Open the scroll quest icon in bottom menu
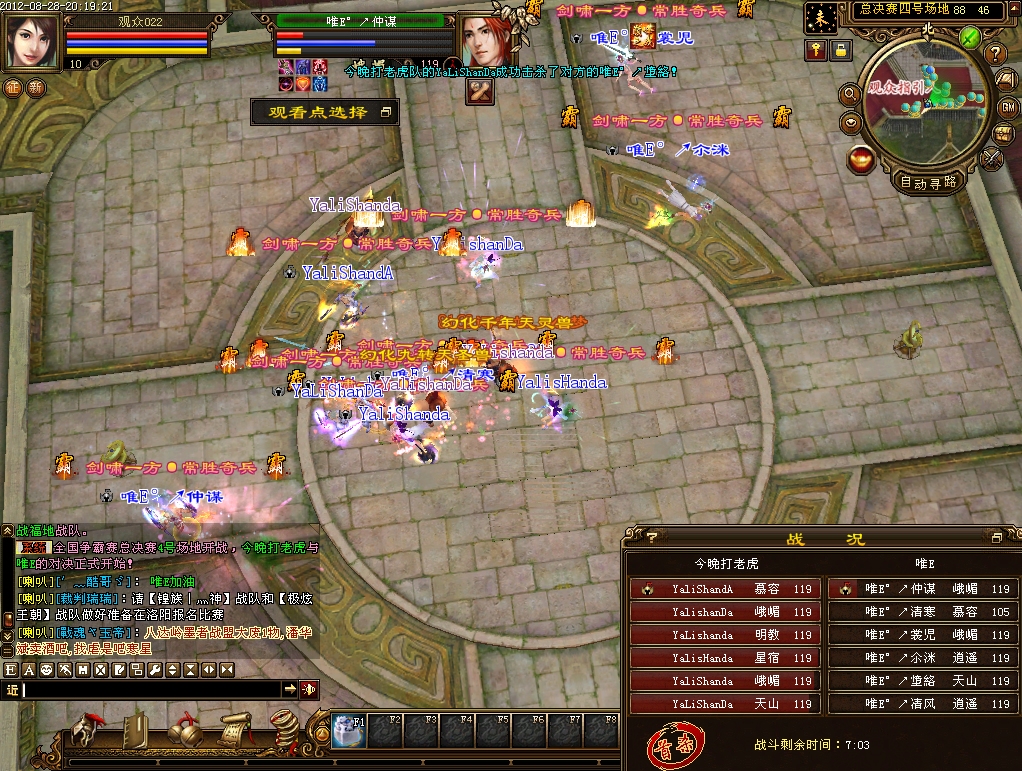The height and width of the screenshot is (771, 1022). [235, 731]
